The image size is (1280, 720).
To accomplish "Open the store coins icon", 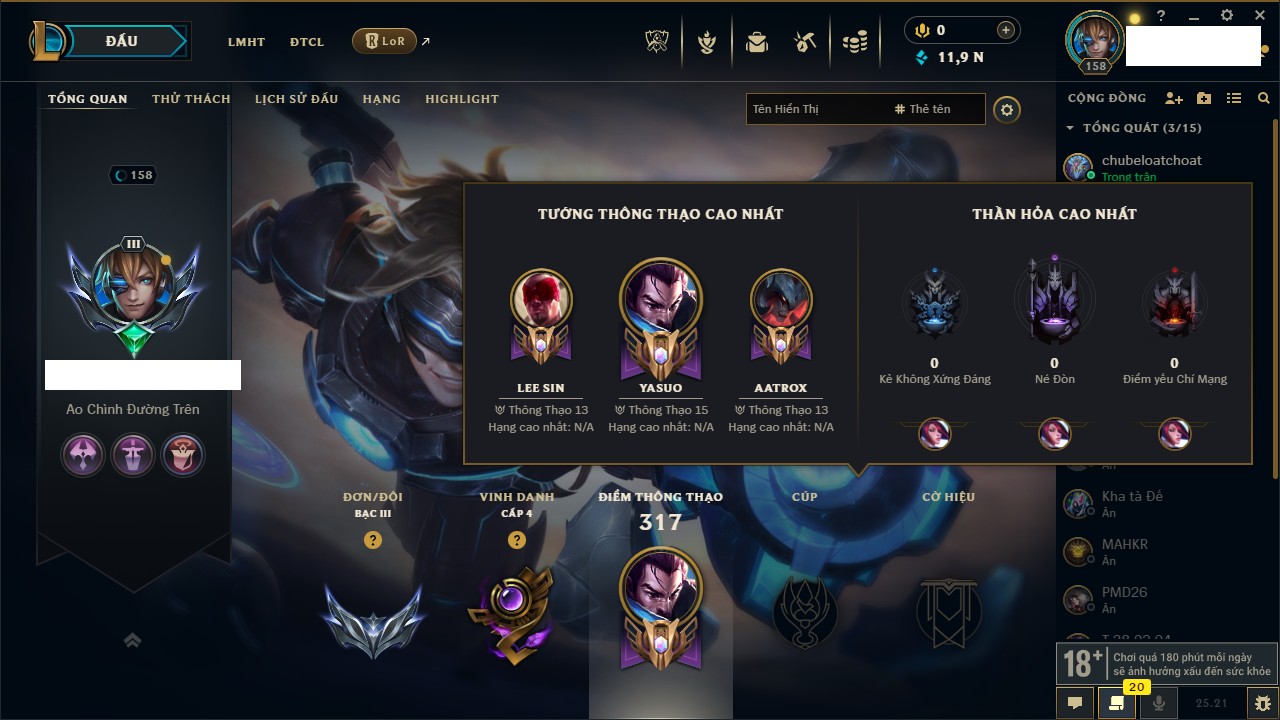I will click(x=854, y=42).
